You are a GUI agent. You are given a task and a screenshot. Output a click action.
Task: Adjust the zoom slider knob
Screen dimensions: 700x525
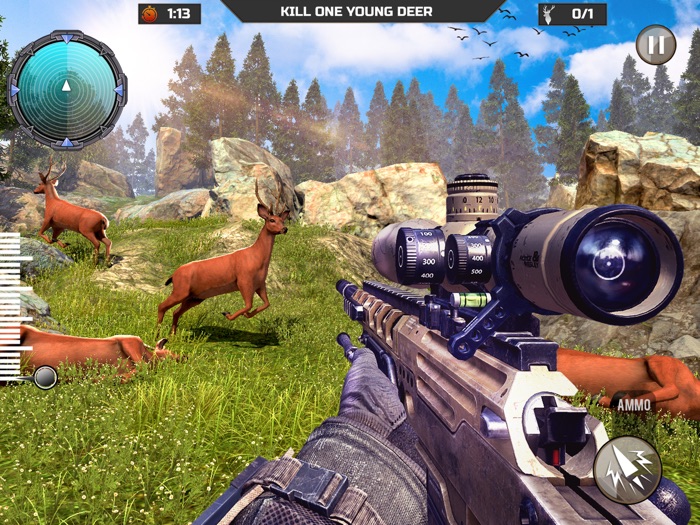(x=45, y=377)
